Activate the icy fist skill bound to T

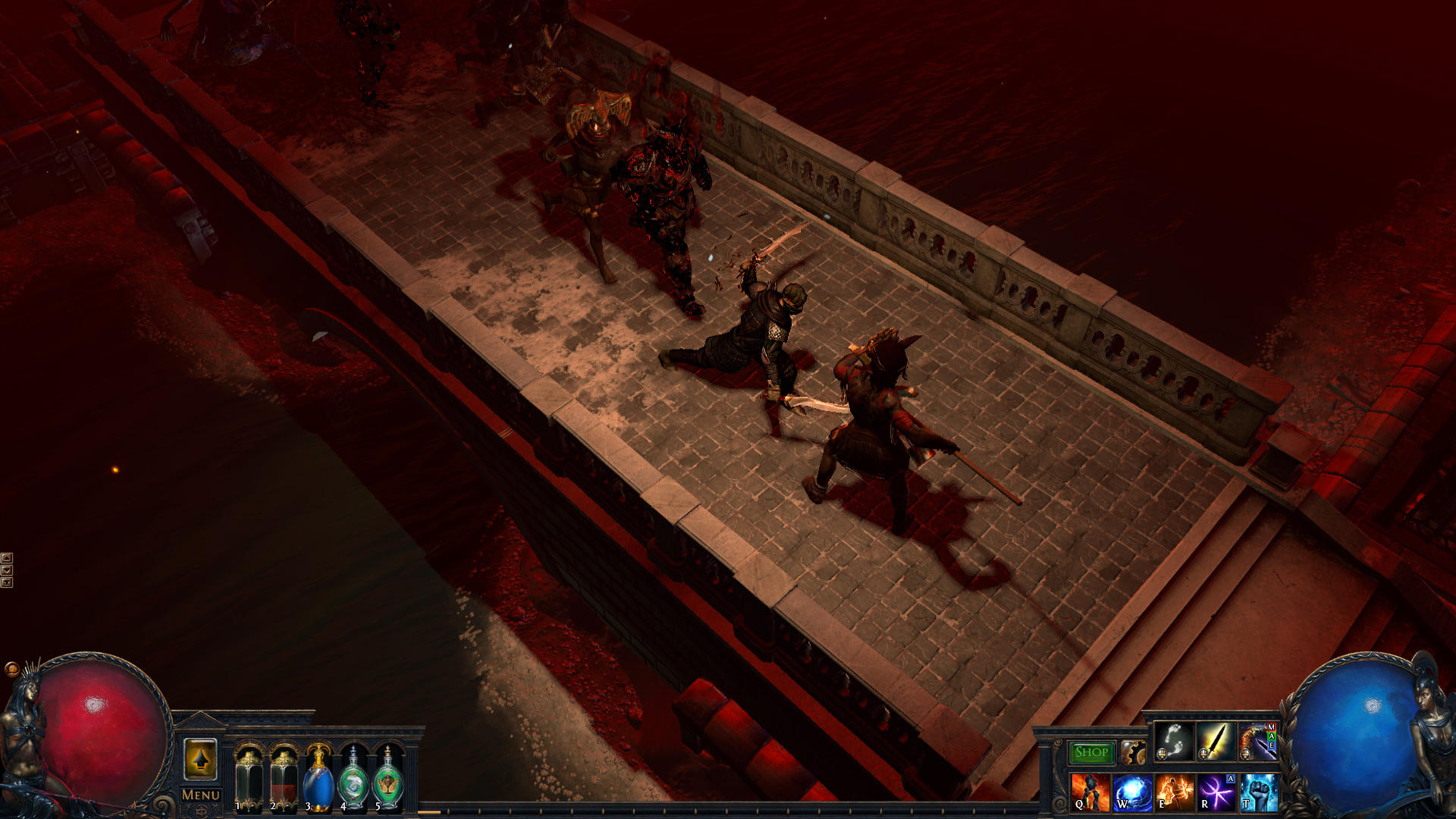1259,792
